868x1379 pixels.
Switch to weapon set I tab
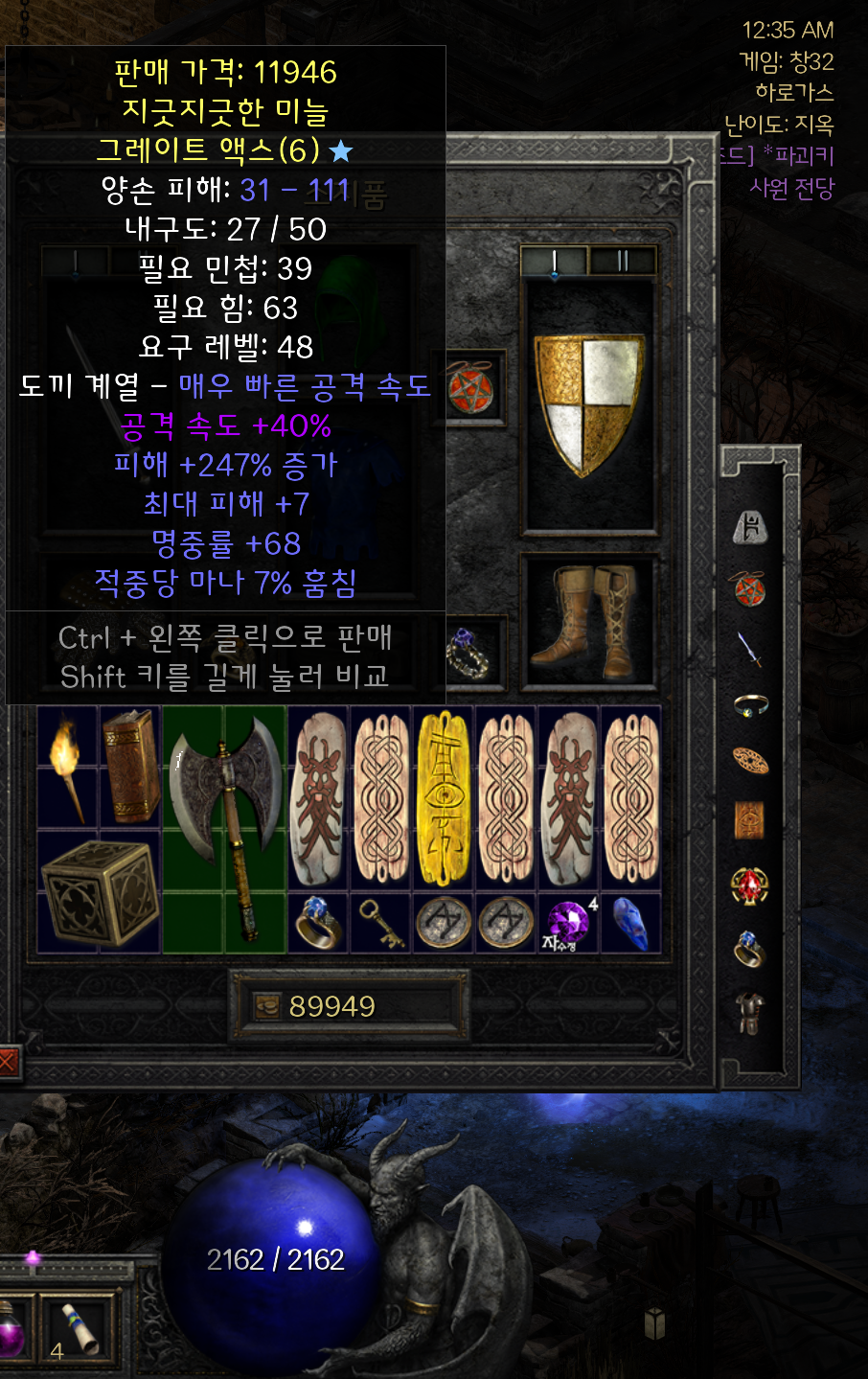pos(555,261)
